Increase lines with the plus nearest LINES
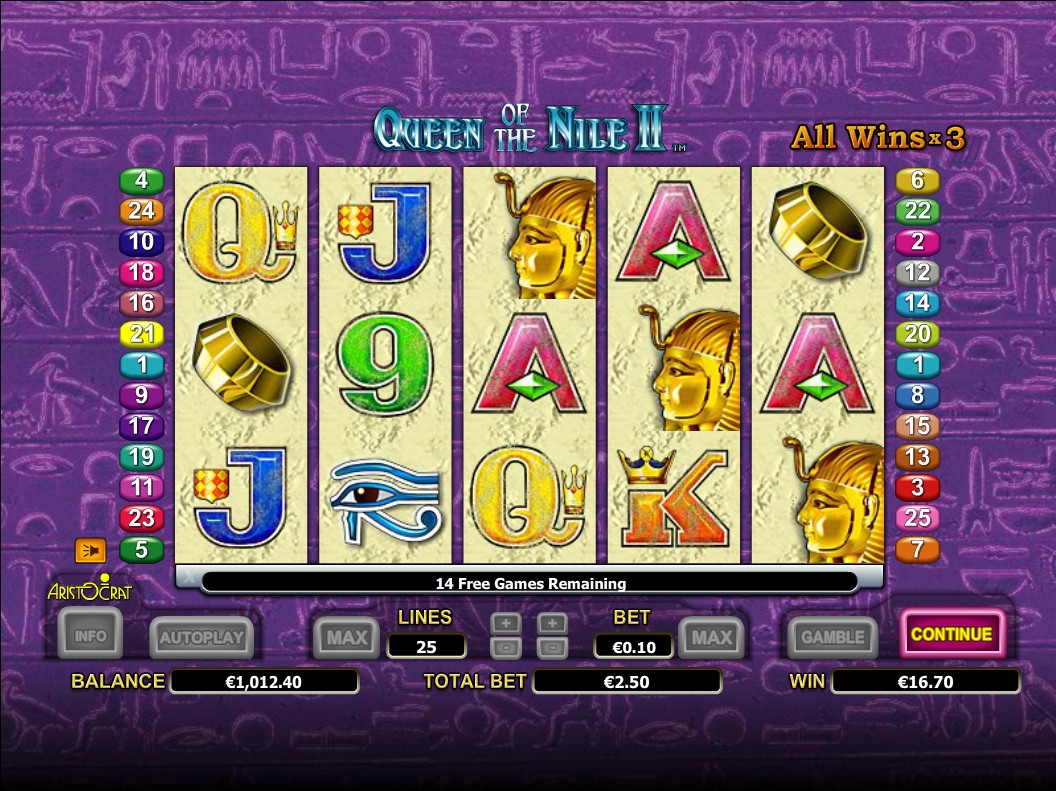1056x791 pixels. click(506, 623)
